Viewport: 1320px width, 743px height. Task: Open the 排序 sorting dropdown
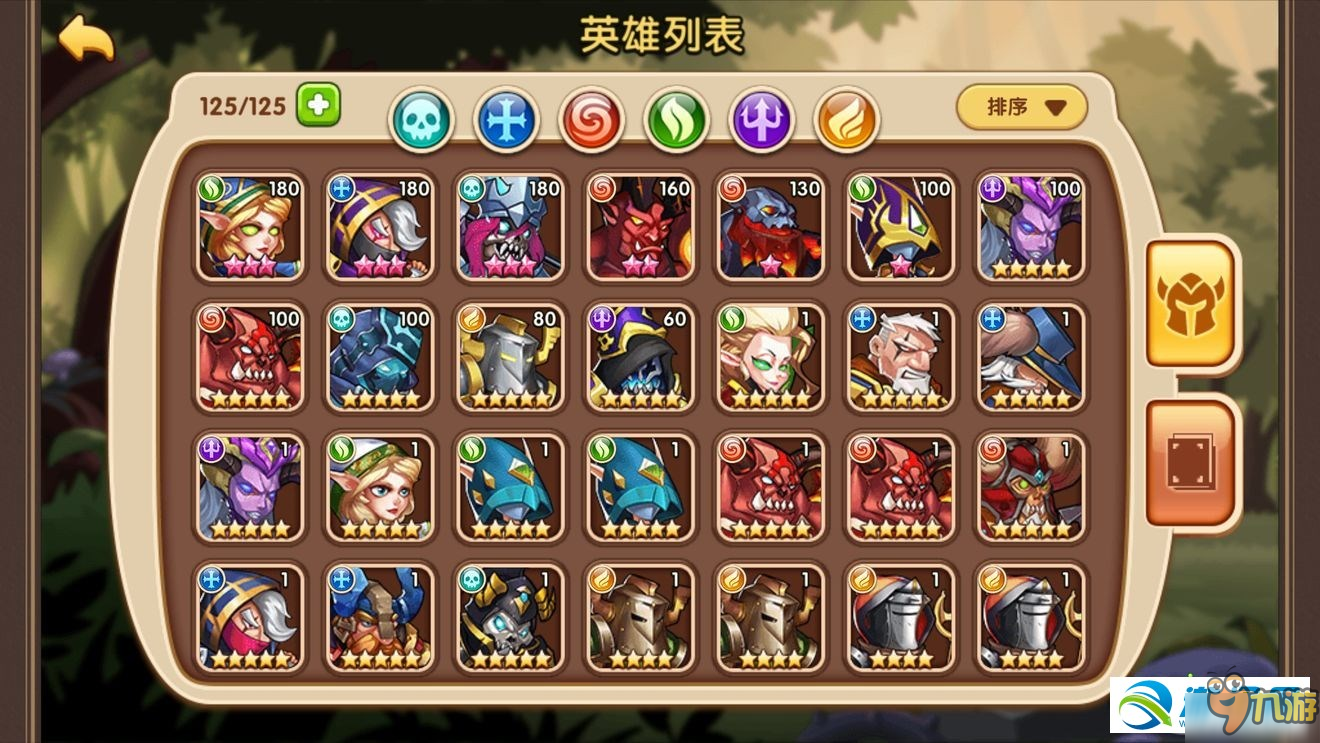1021,107
